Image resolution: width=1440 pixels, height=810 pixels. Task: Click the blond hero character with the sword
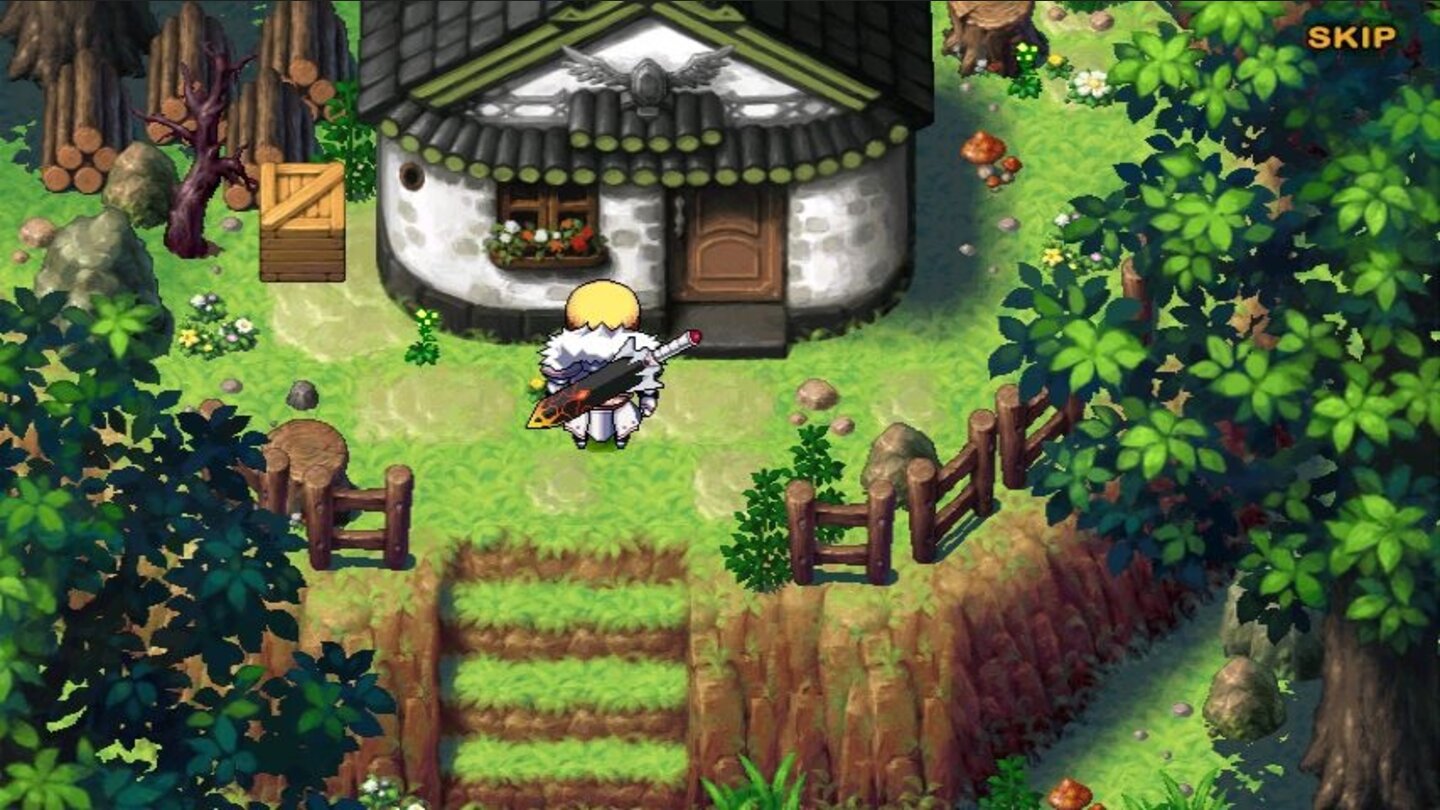(x=600, y=370)
